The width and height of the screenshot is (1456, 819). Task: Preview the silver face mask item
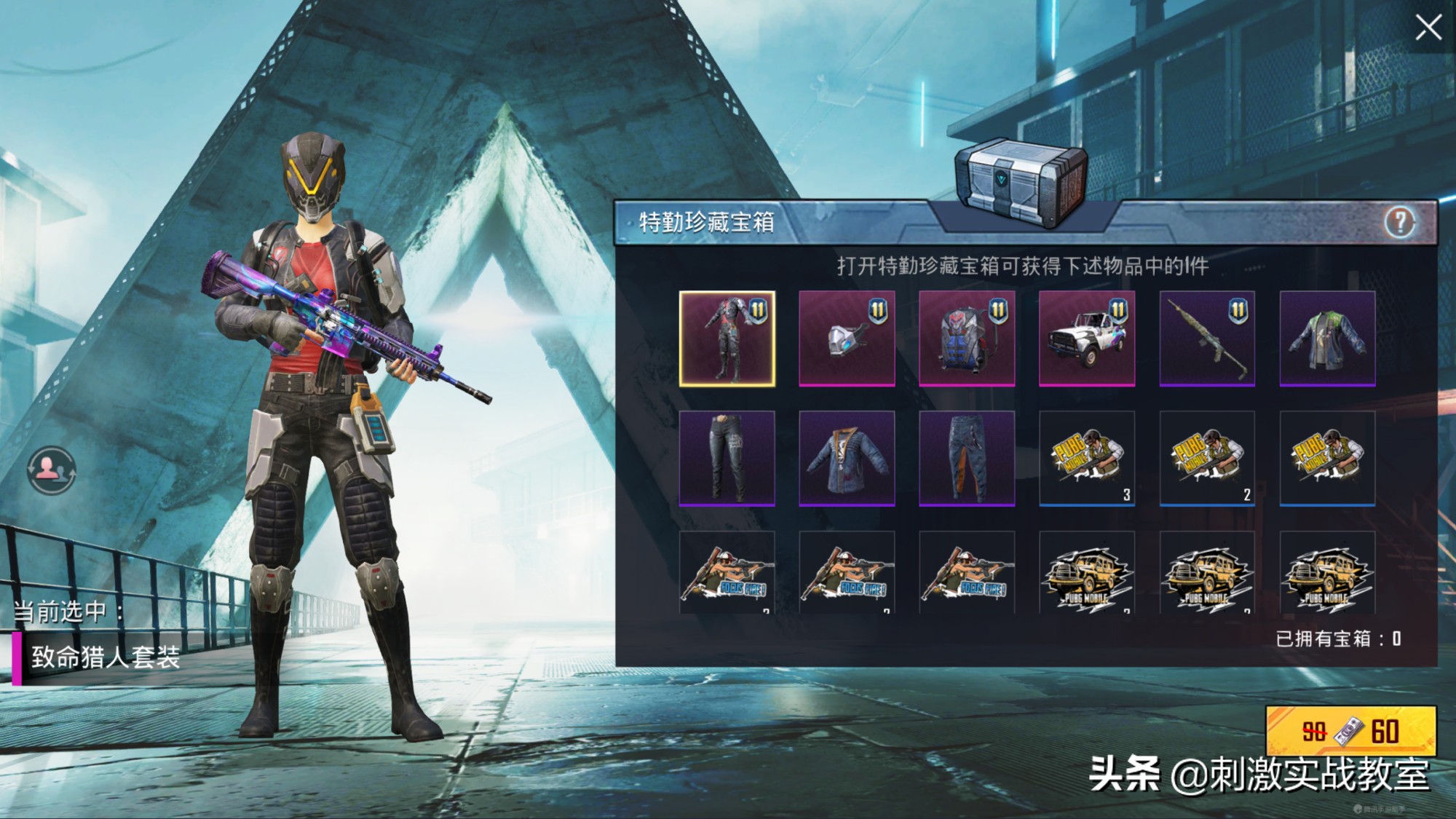pos(847,339)
